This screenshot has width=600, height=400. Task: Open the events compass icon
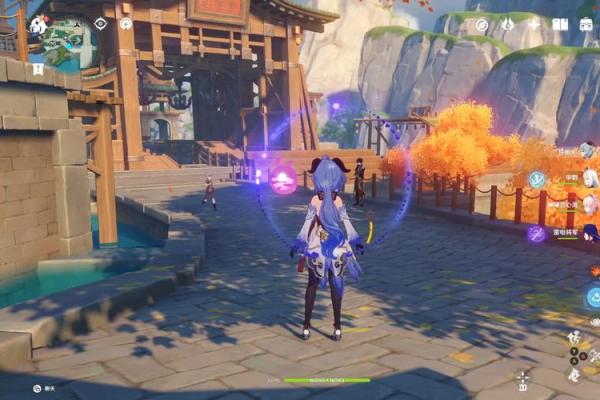(x=482, y=24)
